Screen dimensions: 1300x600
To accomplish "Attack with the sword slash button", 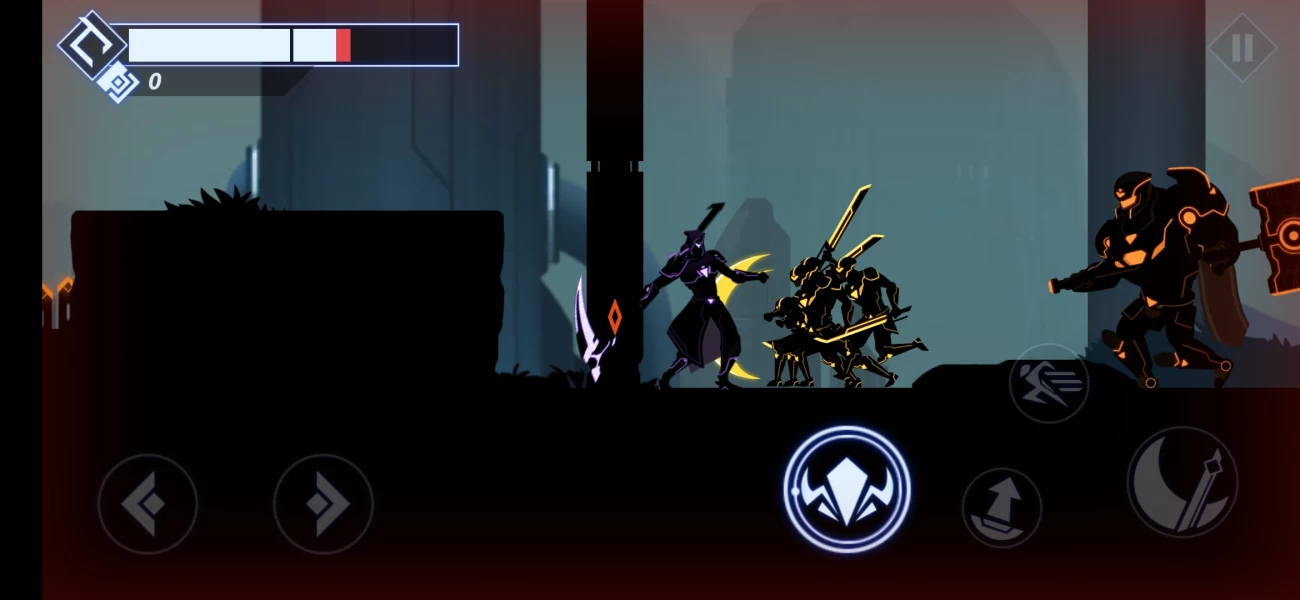I will point(1182,482).
